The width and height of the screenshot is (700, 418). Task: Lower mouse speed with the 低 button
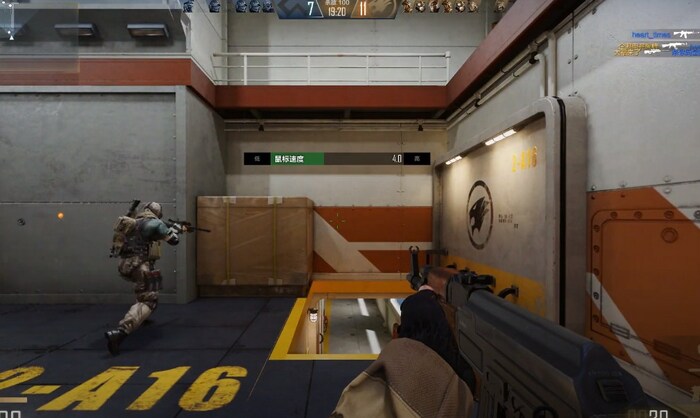point(256,159)
